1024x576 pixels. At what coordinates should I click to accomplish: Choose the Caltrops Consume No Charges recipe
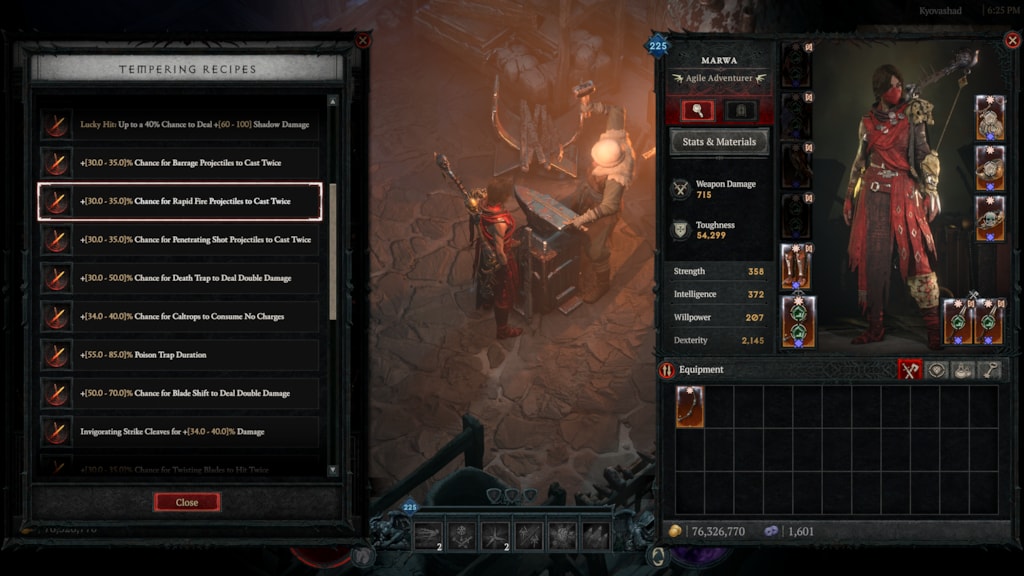click(180, 317)
